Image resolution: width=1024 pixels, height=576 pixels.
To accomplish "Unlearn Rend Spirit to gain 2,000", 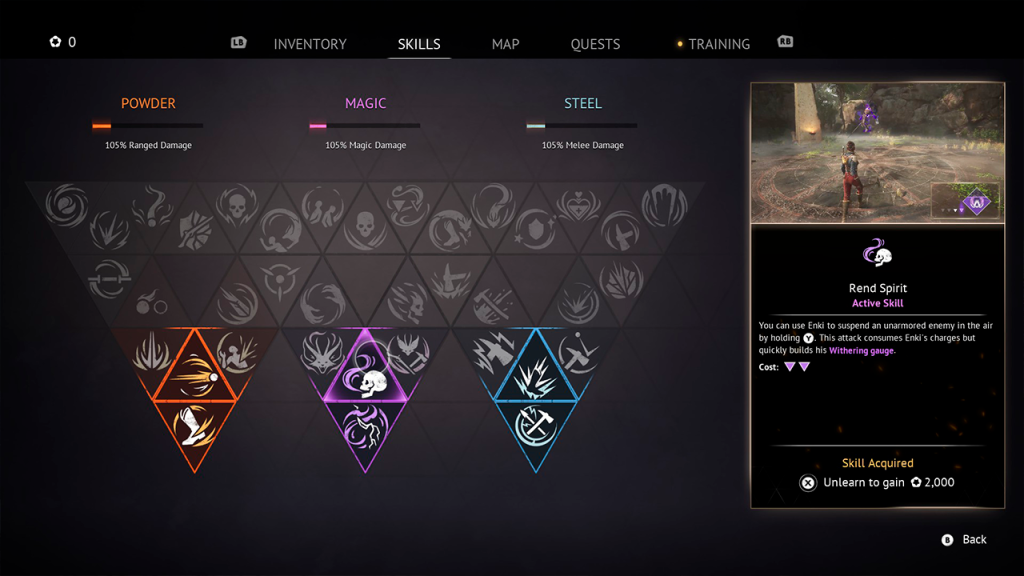I will [877, 482].
